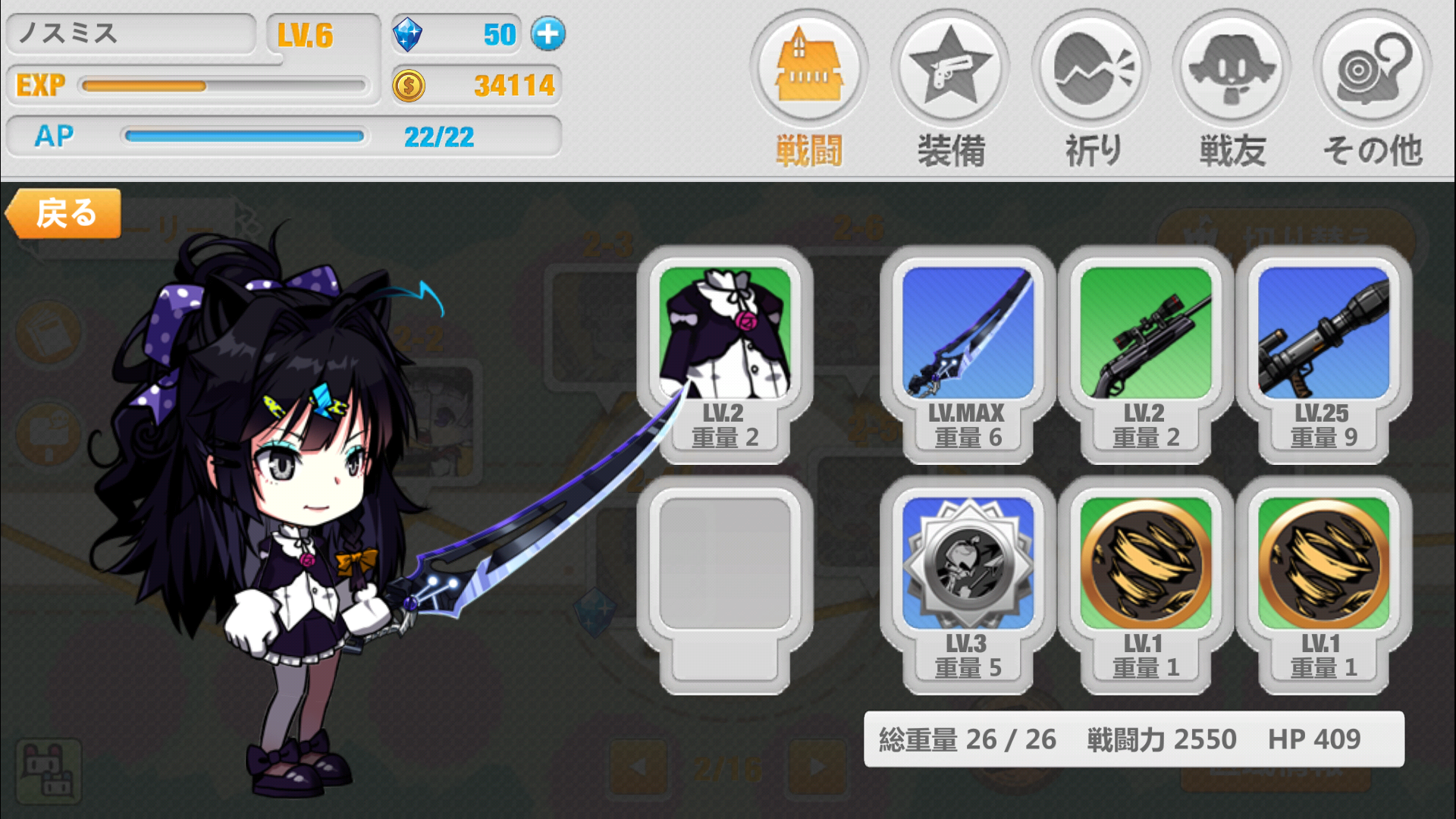Choose the LV.2 sniper rifle slot

1145,353
